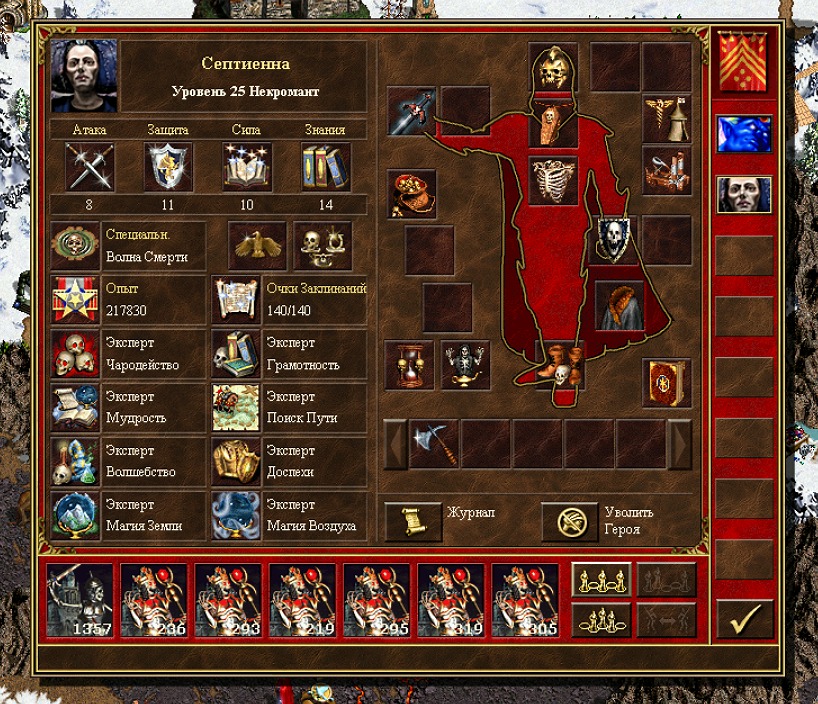This screenshot has width=818, height=704.
Task: Pick the axe in the backpack
Action: click(435, 443)
